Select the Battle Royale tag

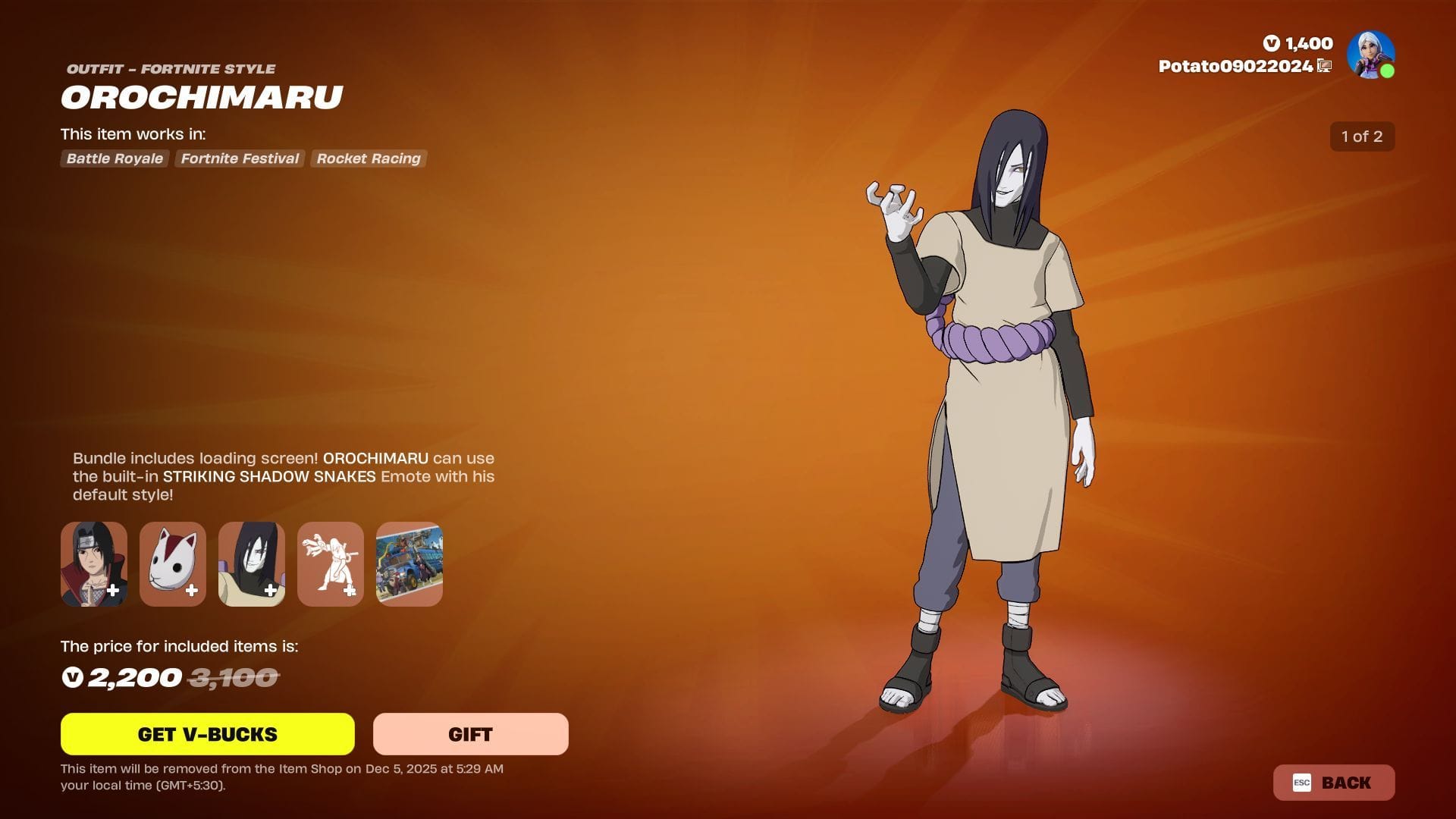(114, 158)
